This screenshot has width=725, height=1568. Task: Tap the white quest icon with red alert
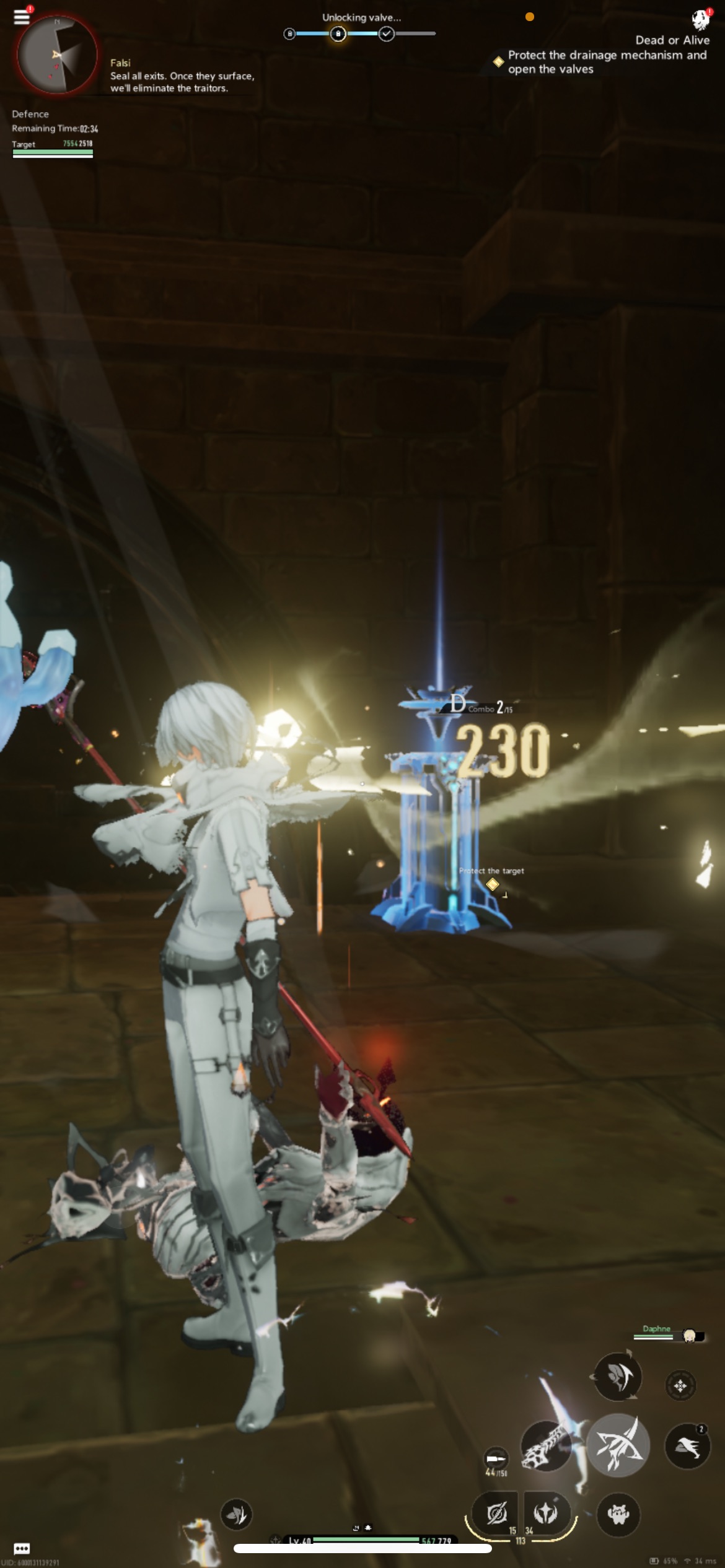point(700,19)
